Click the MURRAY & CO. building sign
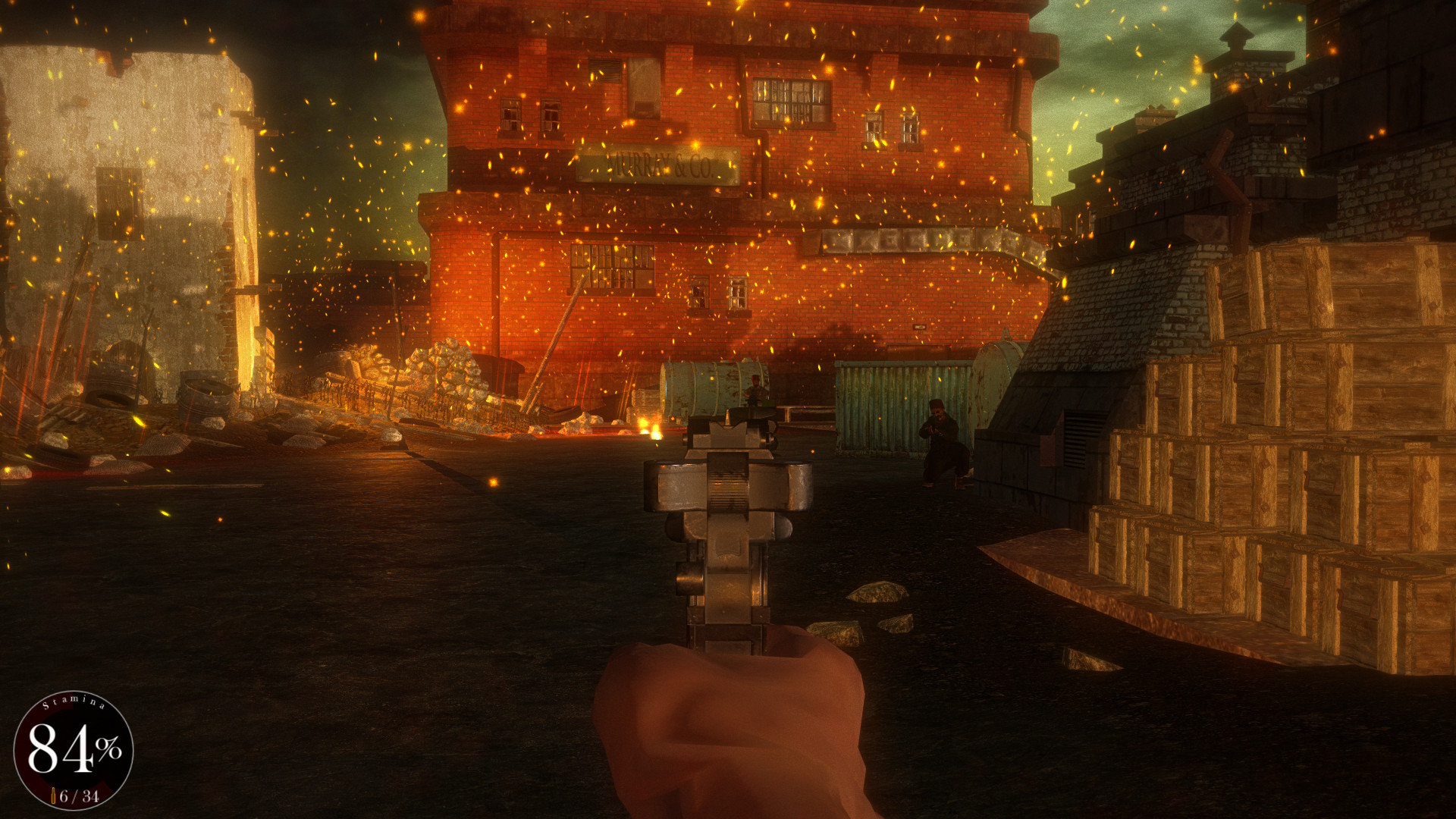 [658, 165]
